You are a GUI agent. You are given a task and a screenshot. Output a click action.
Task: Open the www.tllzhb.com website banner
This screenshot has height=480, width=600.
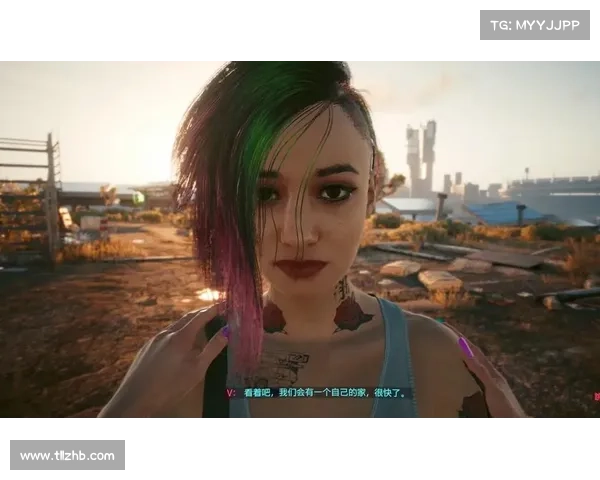point(68,456)
